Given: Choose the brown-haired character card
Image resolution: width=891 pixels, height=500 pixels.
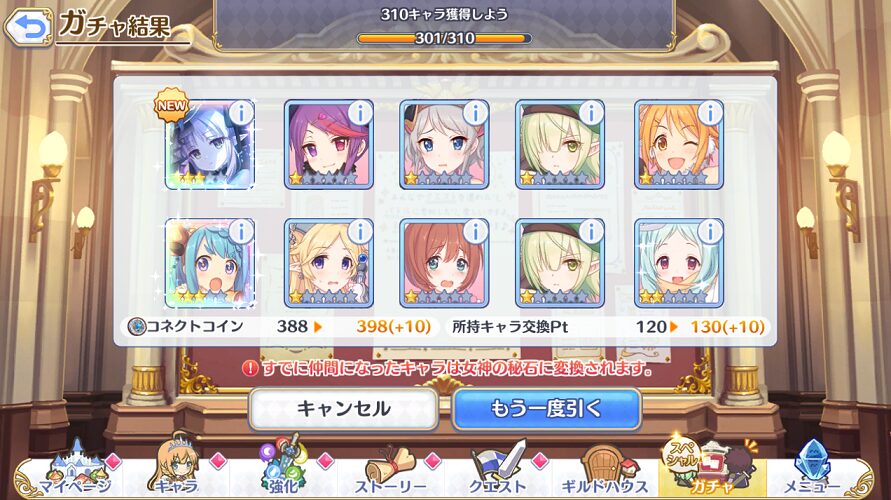Looking at the screenshot, I should pos(443,263).
